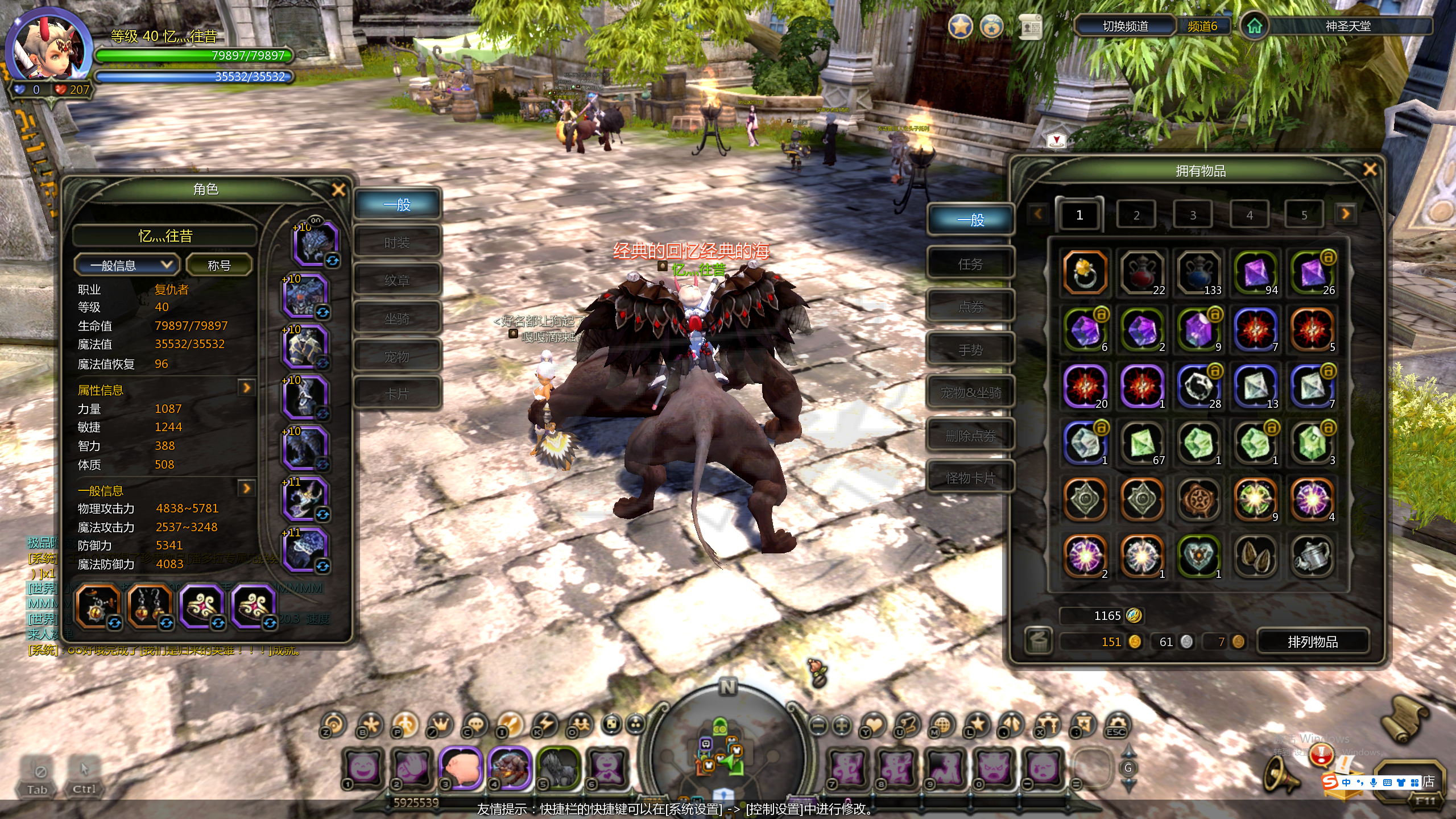Select the gold ring item slot

[x=1085, y=272]
